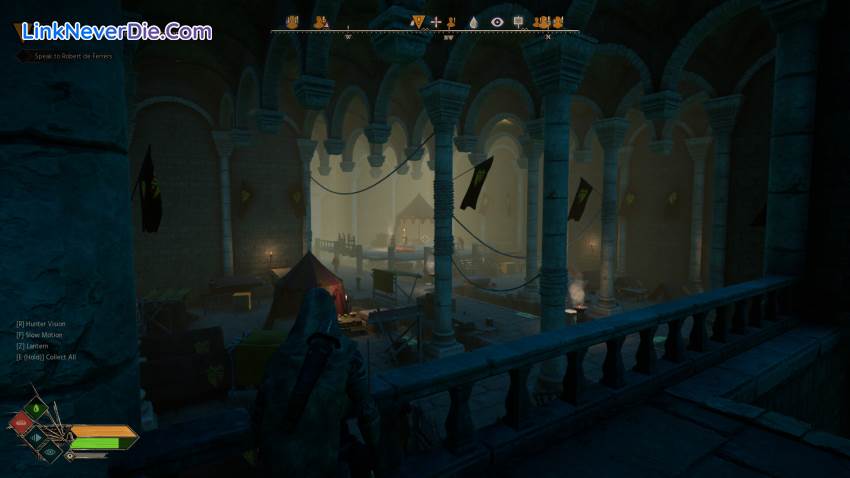850x478 pixels.
Task: Select the eye marker on the compass
Action: click(497, 21)
